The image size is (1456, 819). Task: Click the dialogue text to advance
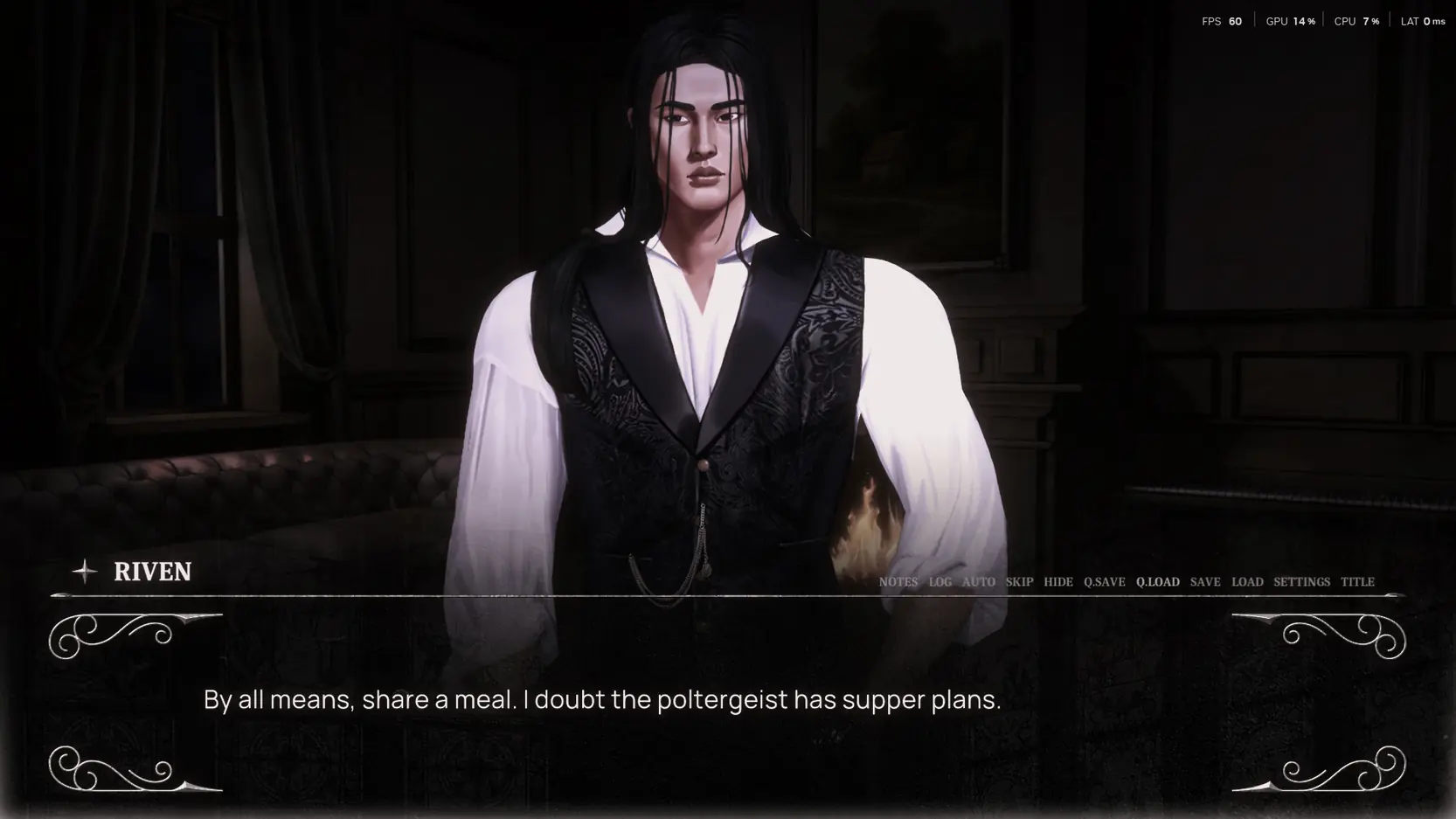click(601, 699)
